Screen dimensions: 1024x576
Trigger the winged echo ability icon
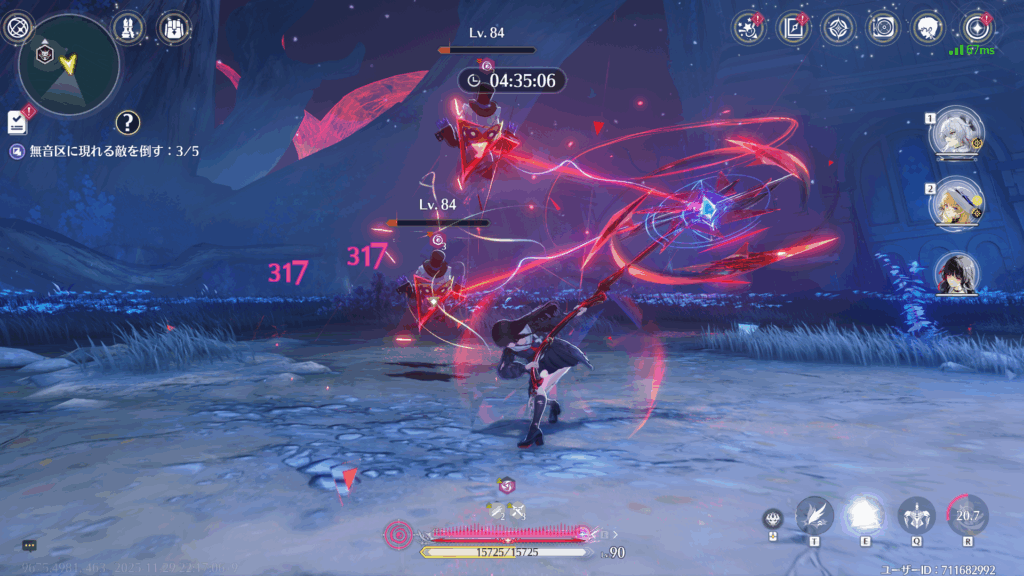point(915,516)
